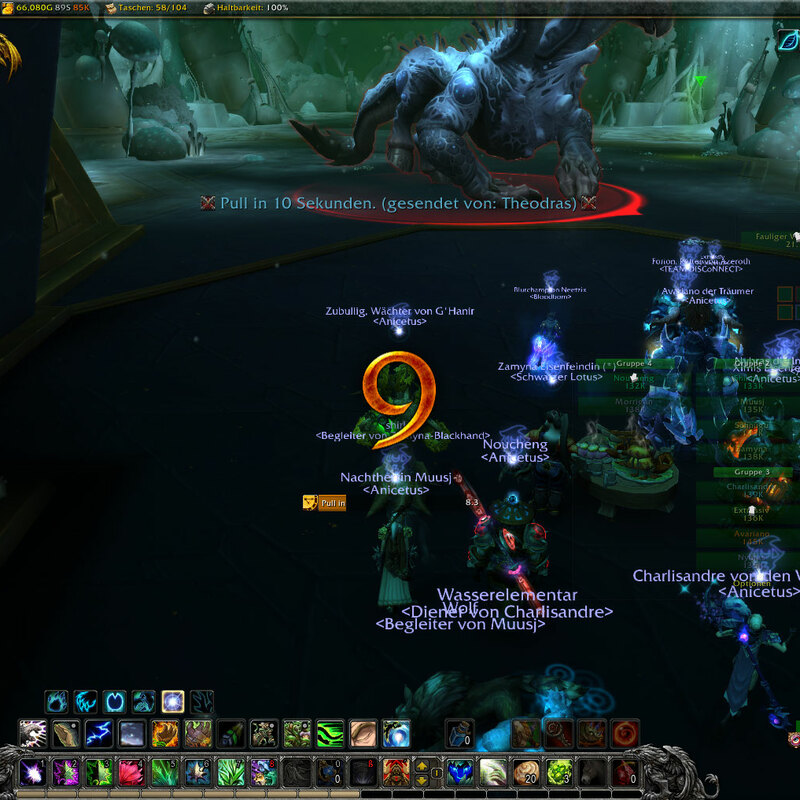Use the green cluster item with count 3

pyautogui.click(x=559, y=772)
